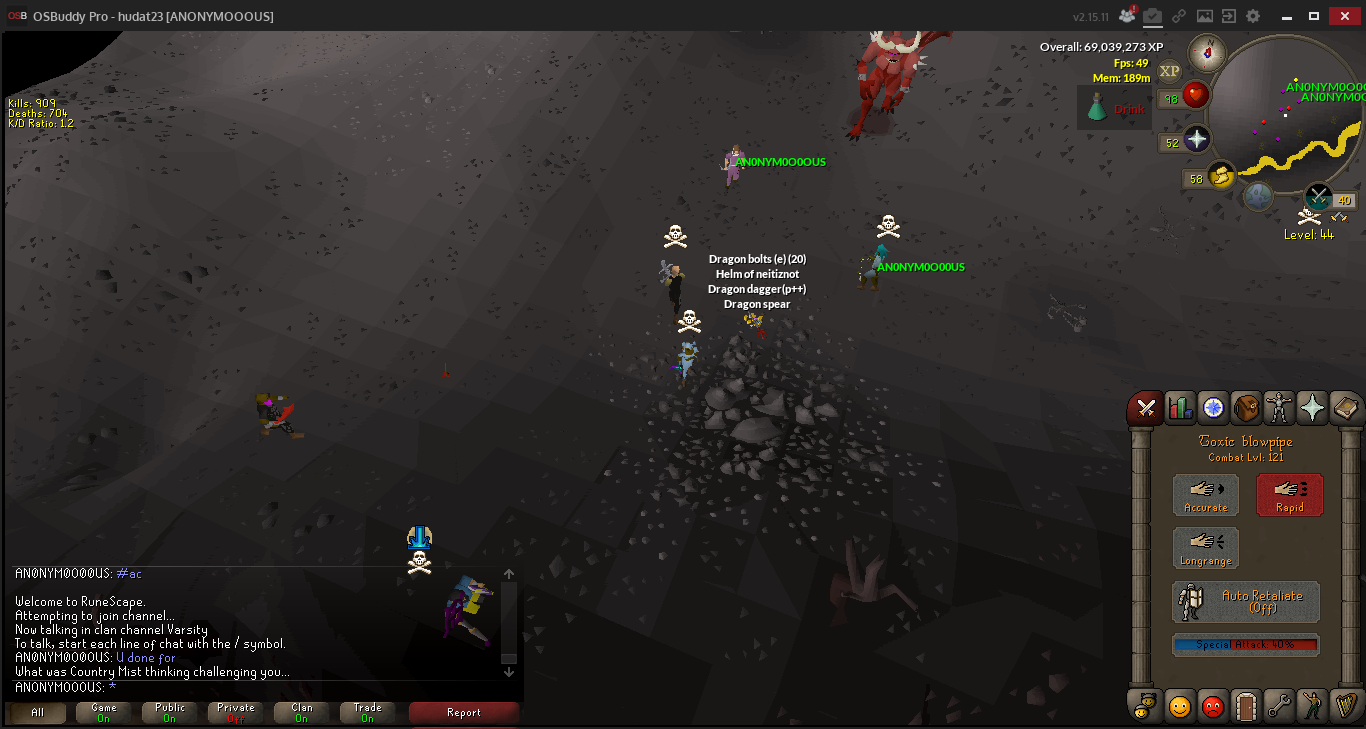Toggle the XP drops orb

(x=1170, y=70)
